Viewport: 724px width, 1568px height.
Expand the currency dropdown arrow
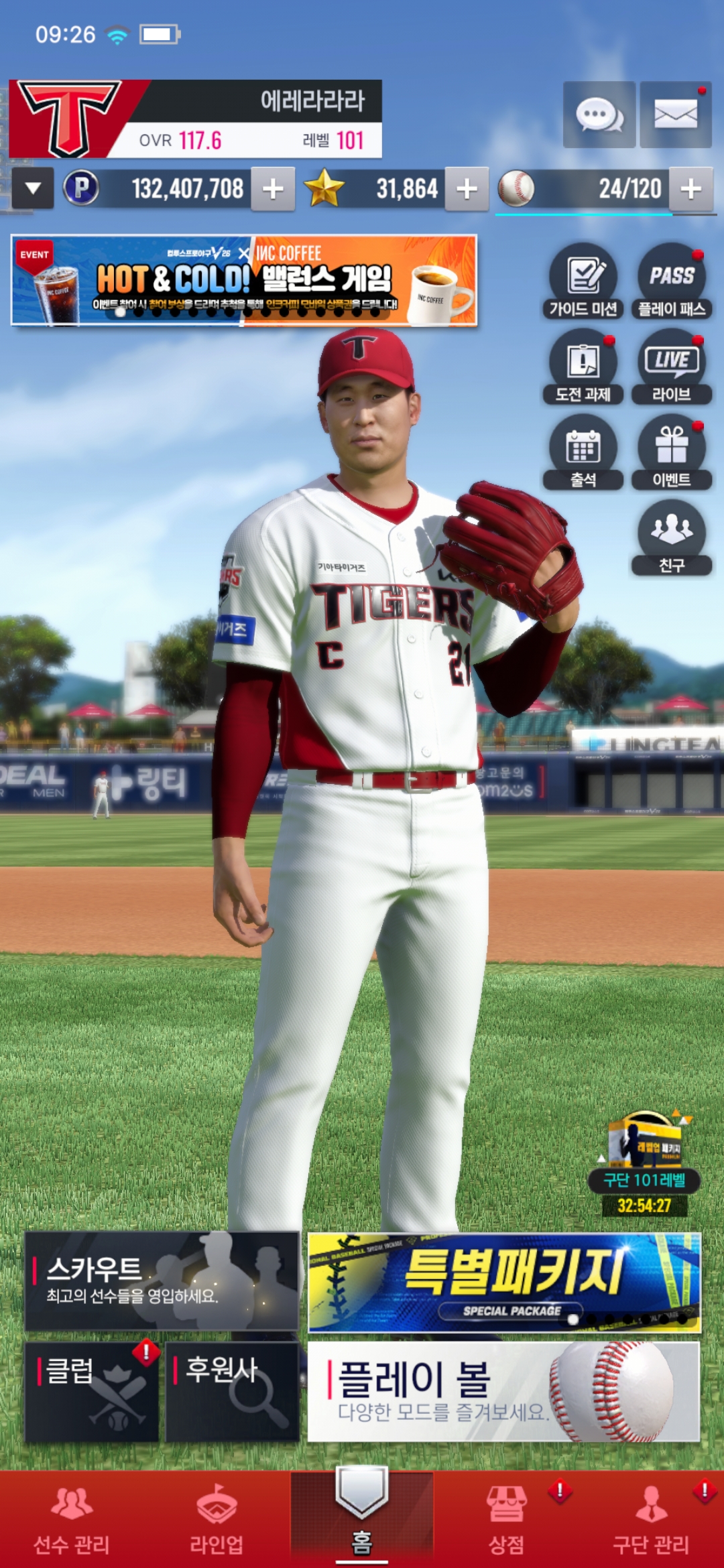(33, 189)
